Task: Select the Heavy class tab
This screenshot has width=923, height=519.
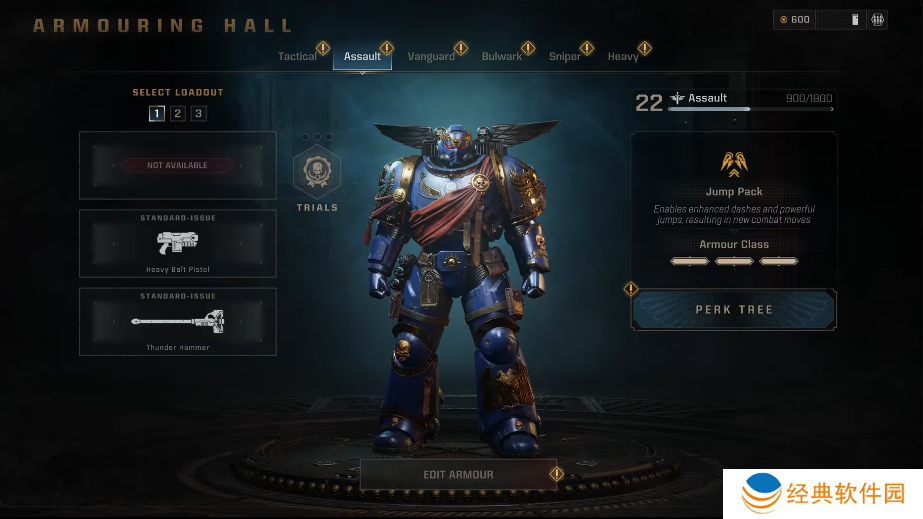Action: pyautogui.click(x=622, y=57)
